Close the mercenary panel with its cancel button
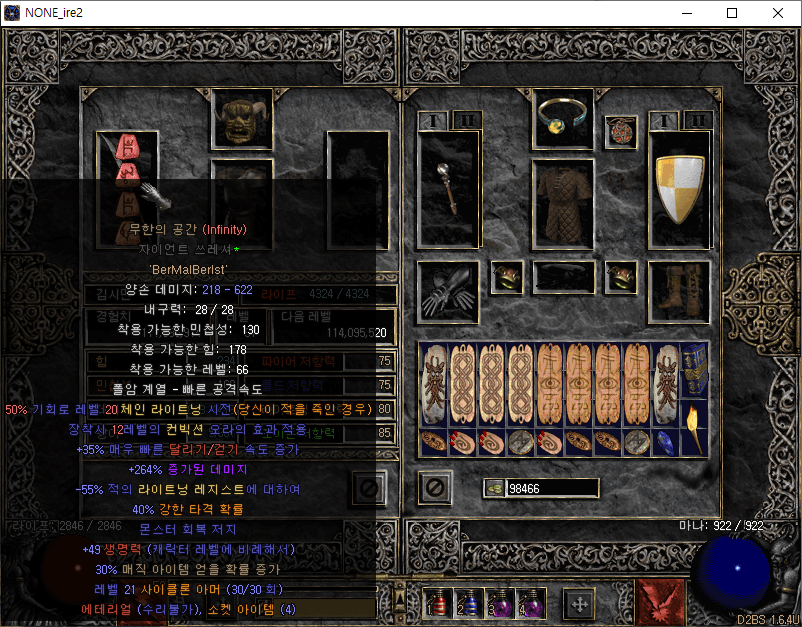Image resolution: width=802 pixels, height=627 pixels. tap(368, 487)
